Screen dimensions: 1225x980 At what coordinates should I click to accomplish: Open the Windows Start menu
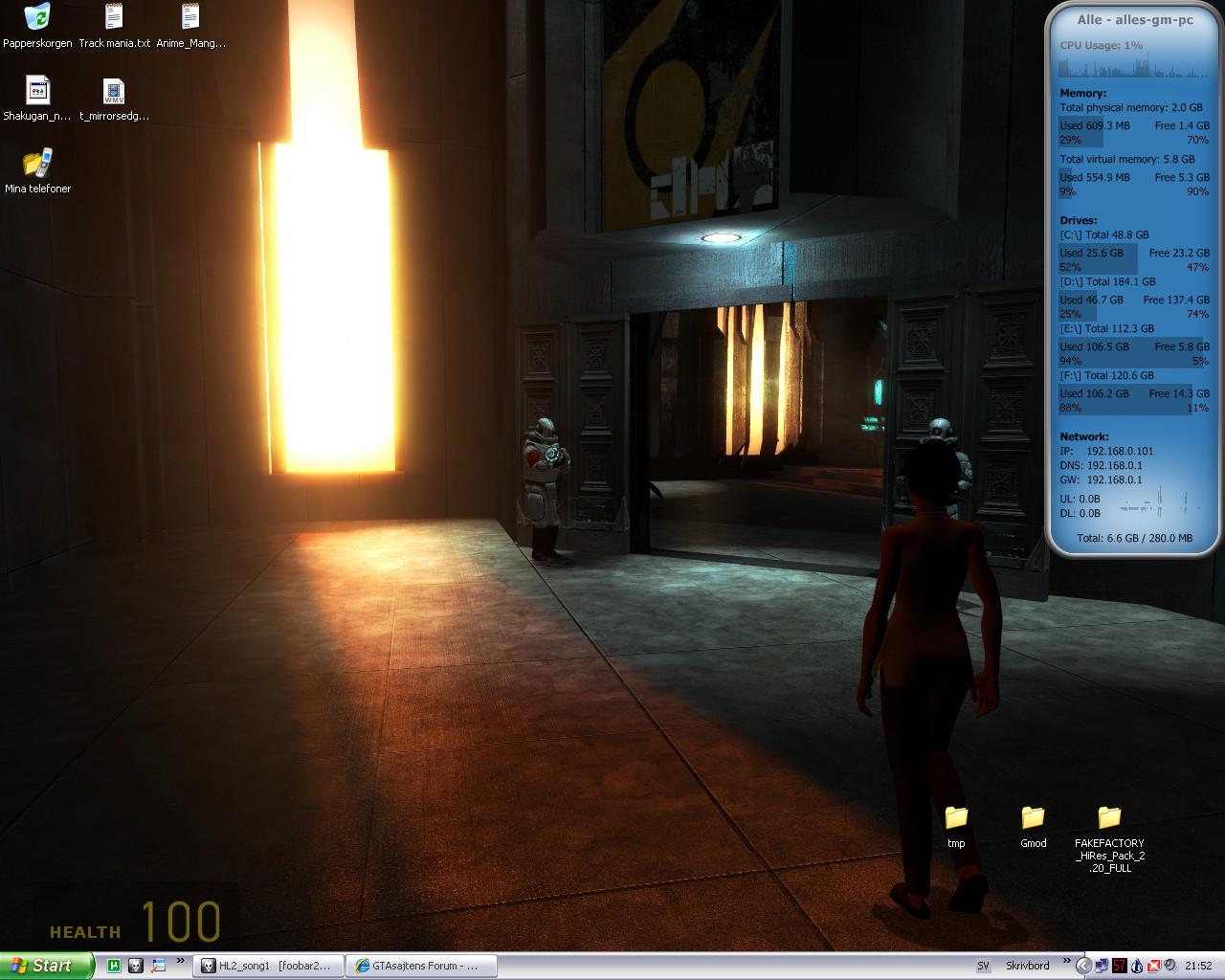click(46, 966)
